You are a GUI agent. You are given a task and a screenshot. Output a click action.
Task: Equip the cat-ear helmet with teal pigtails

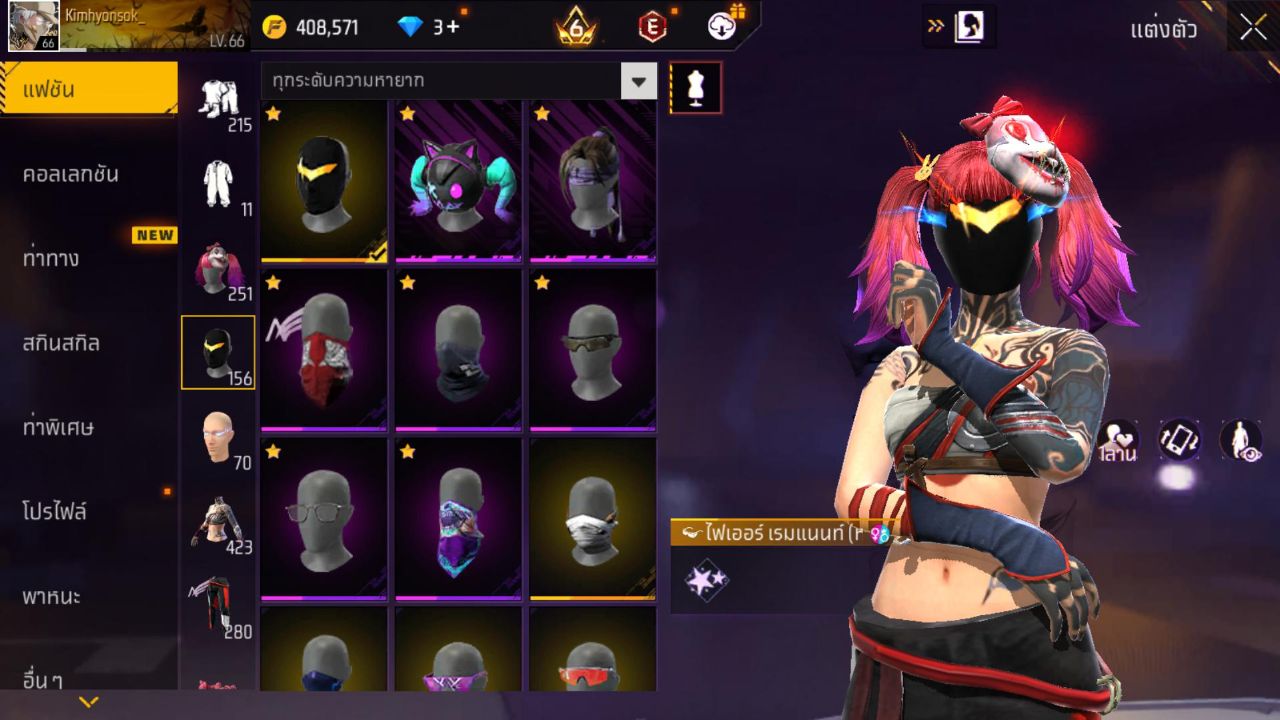(x=458, y=181)
